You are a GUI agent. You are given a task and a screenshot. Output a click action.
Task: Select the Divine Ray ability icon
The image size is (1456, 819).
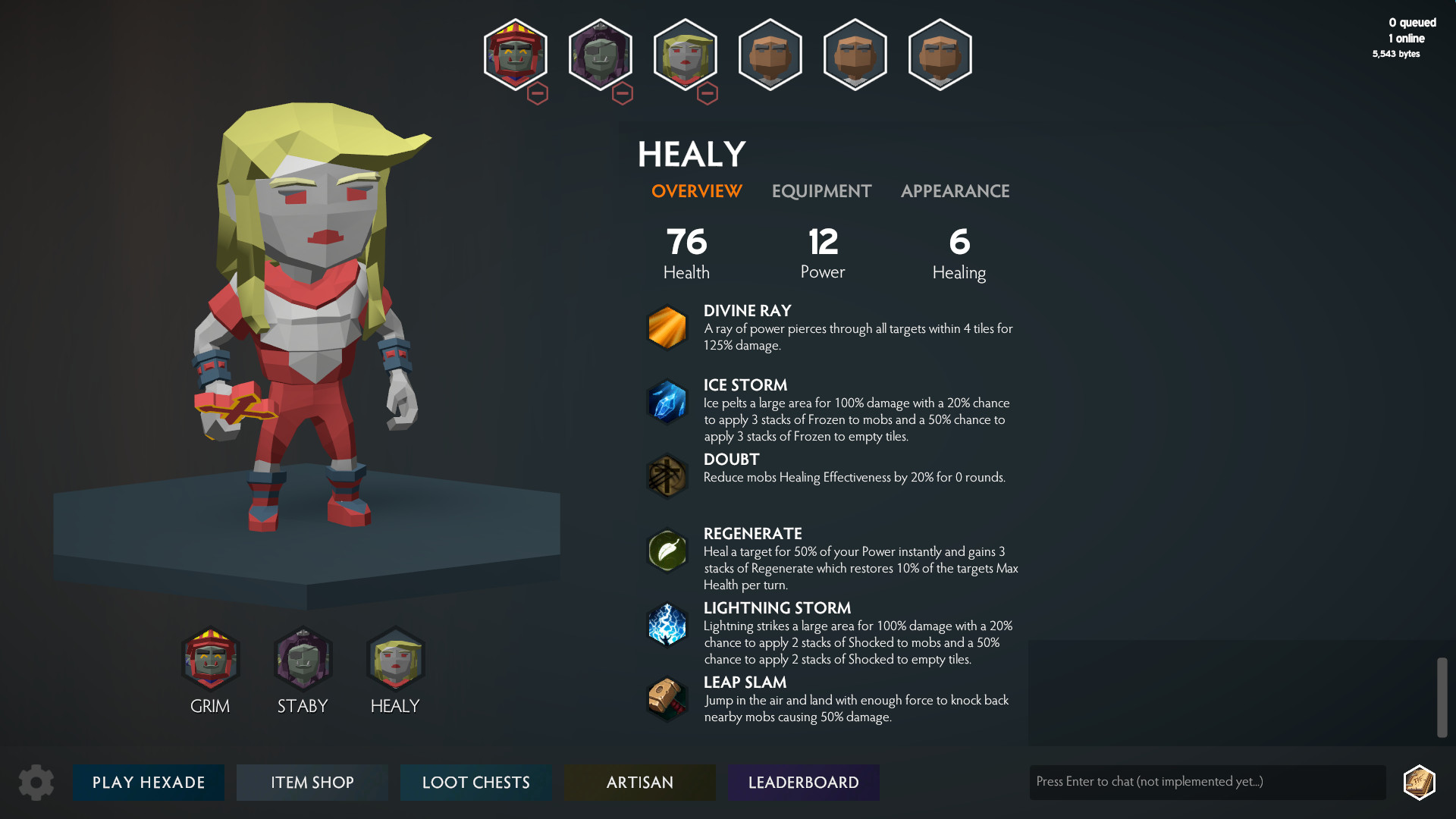[667, 327]
